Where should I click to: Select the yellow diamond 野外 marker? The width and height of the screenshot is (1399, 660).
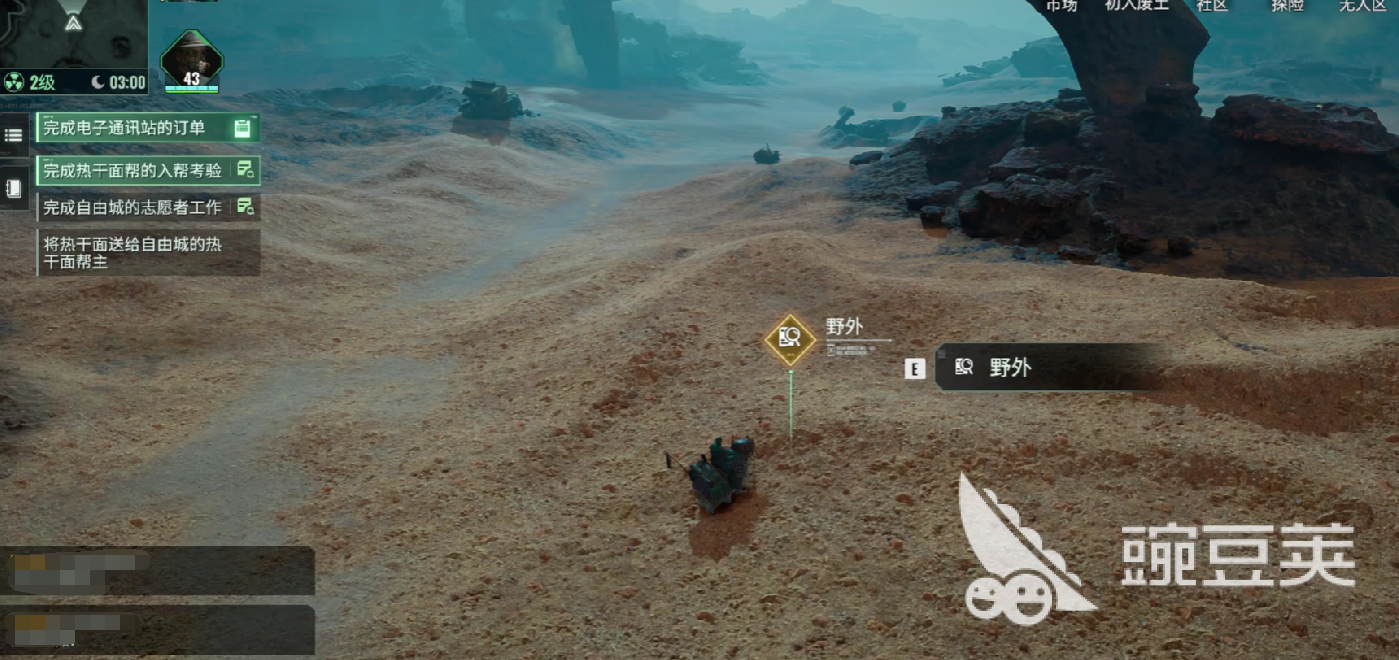(x=790, y=338)
